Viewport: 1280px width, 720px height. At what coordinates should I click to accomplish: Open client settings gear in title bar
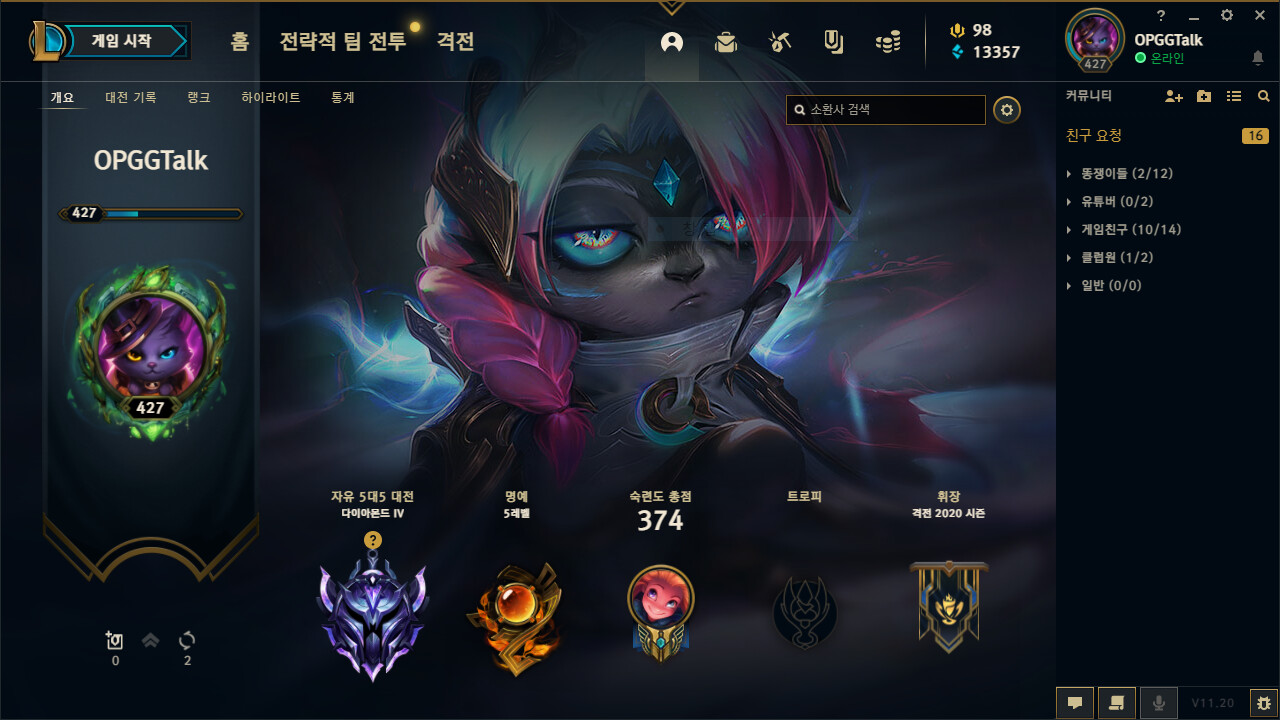click(x=1227, y=15)
